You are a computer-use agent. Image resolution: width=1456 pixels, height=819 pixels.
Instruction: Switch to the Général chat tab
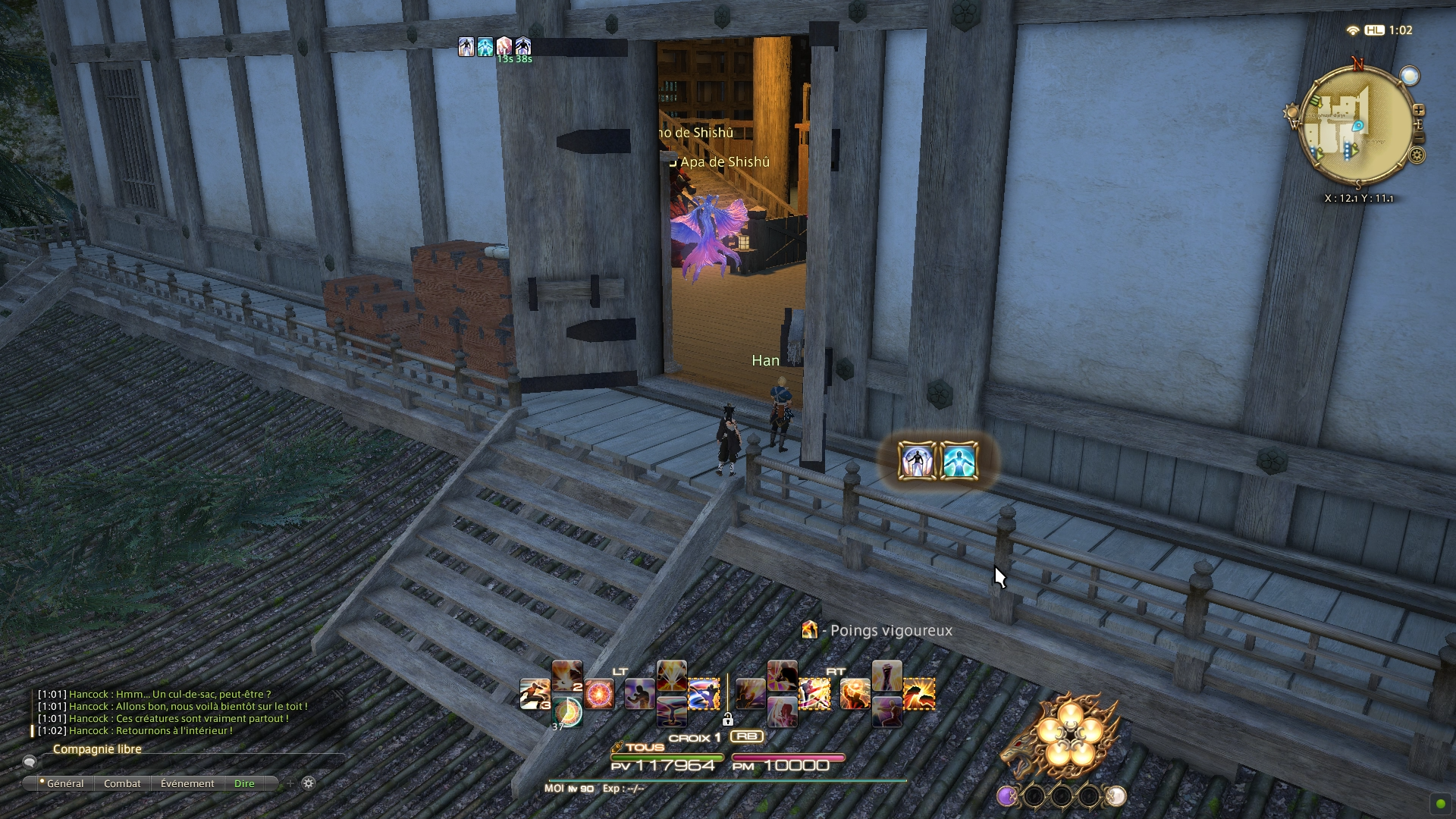pyautogui.click(x=64, y=783)
